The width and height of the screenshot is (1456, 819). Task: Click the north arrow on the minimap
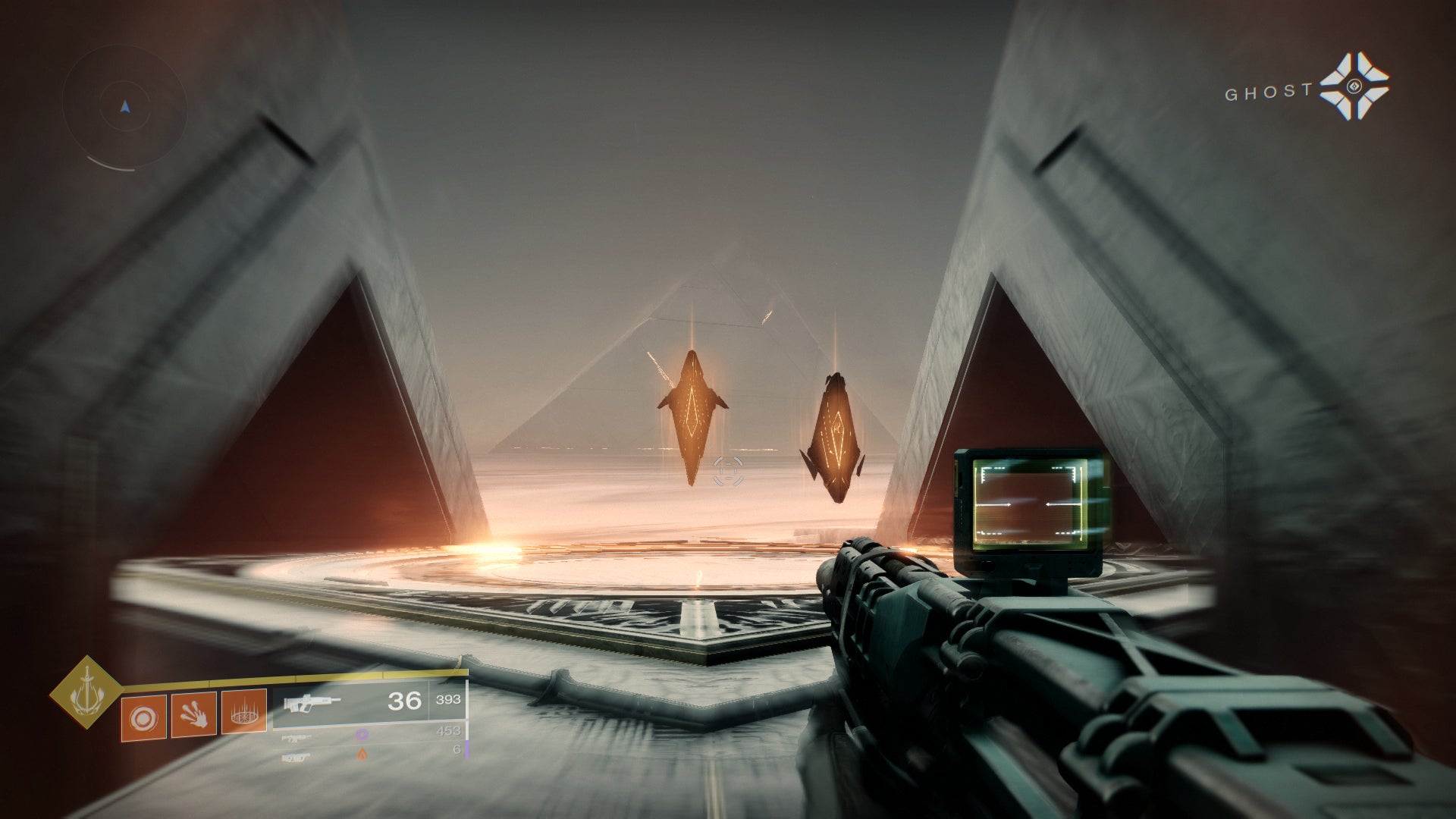click(x=124, y=106)
